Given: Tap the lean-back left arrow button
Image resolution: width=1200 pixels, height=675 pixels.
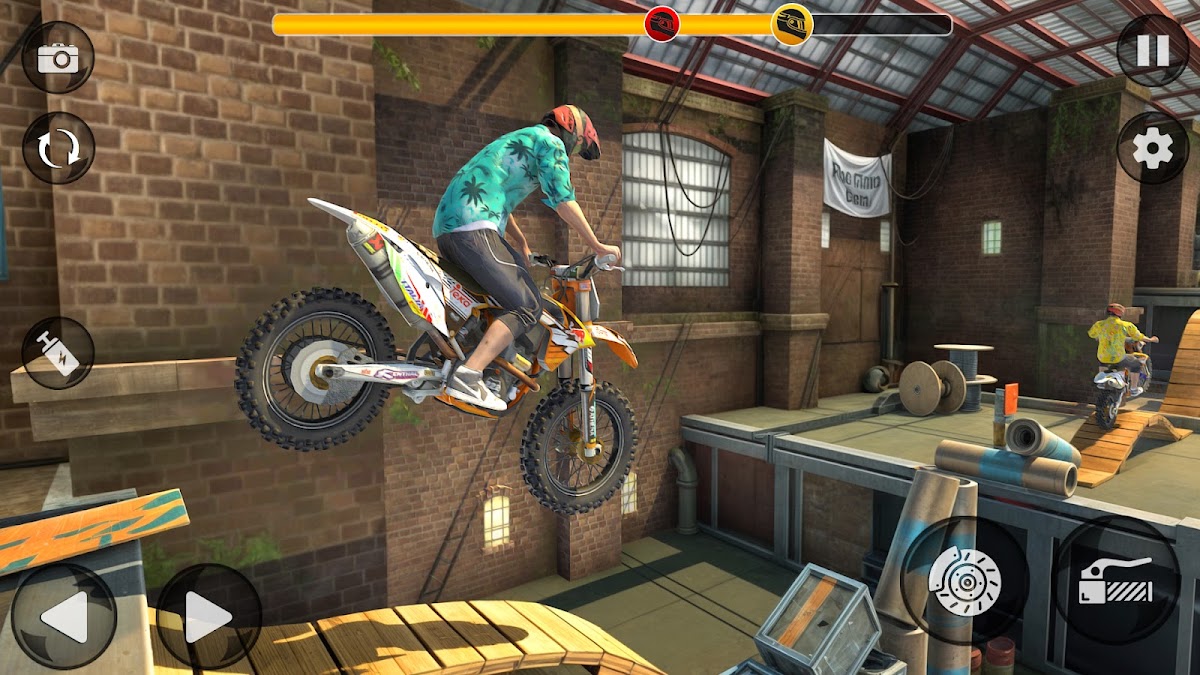Looking at the screenshot, I should pos(63,616).
